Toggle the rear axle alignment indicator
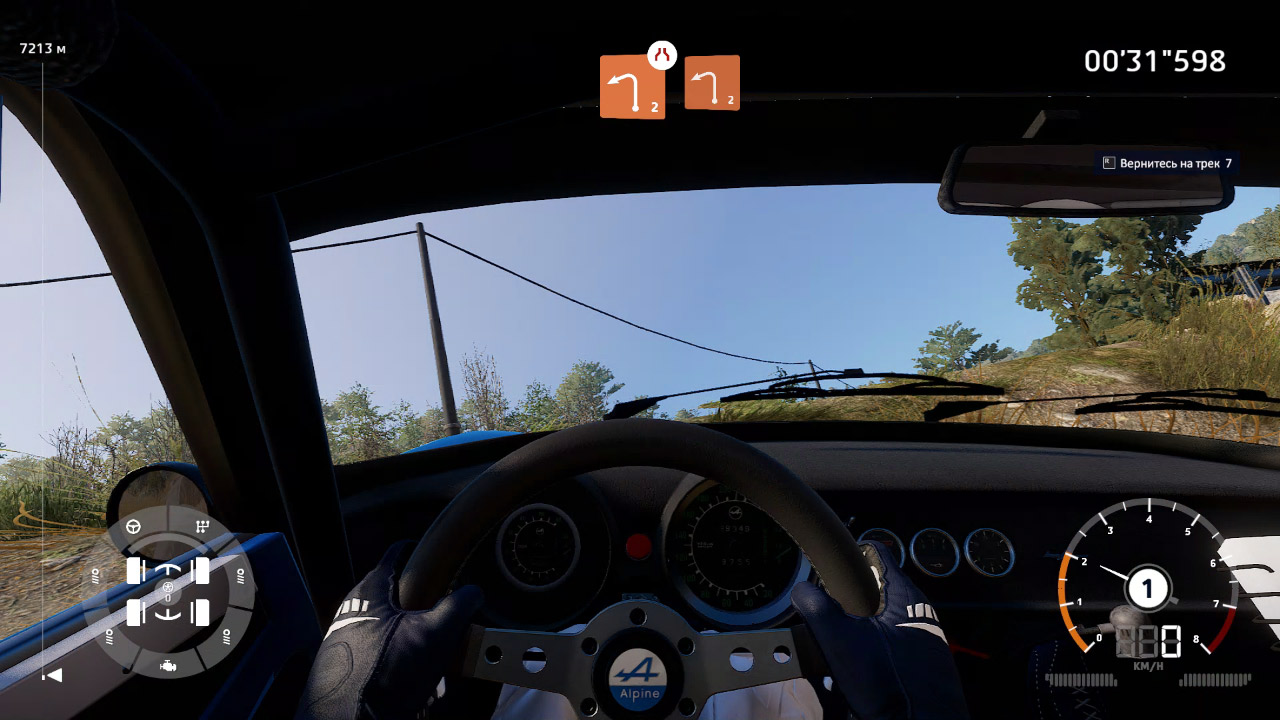This screenshot has width=1280, height=720. point(167,615)
